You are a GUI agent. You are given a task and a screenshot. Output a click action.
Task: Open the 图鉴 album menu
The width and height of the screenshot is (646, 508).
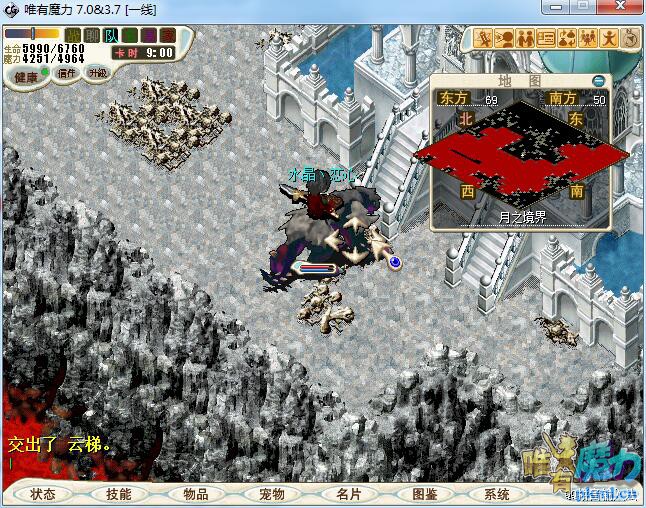coord(425,494)
